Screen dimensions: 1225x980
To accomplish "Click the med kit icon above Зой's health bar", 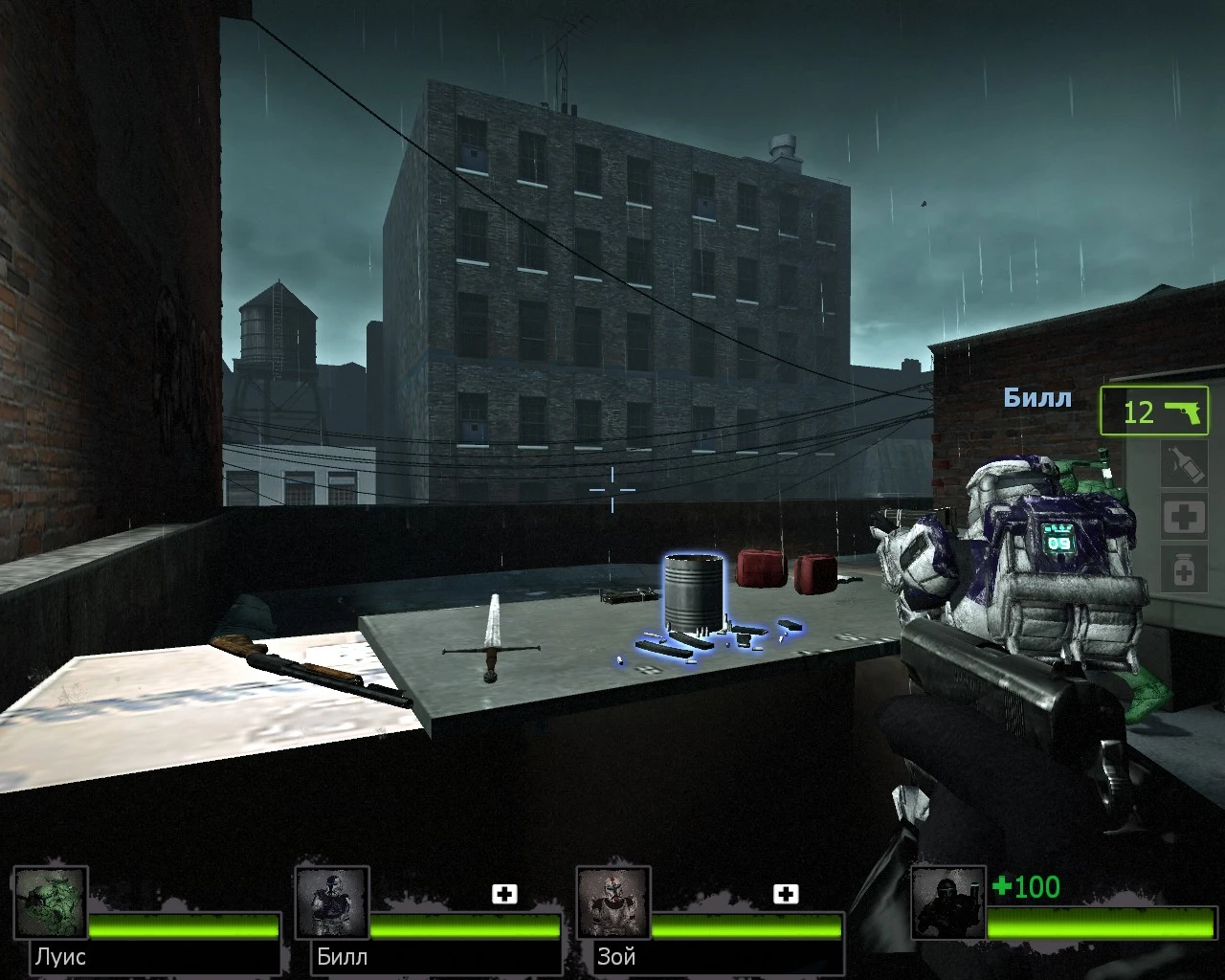I will pos(787,894).
